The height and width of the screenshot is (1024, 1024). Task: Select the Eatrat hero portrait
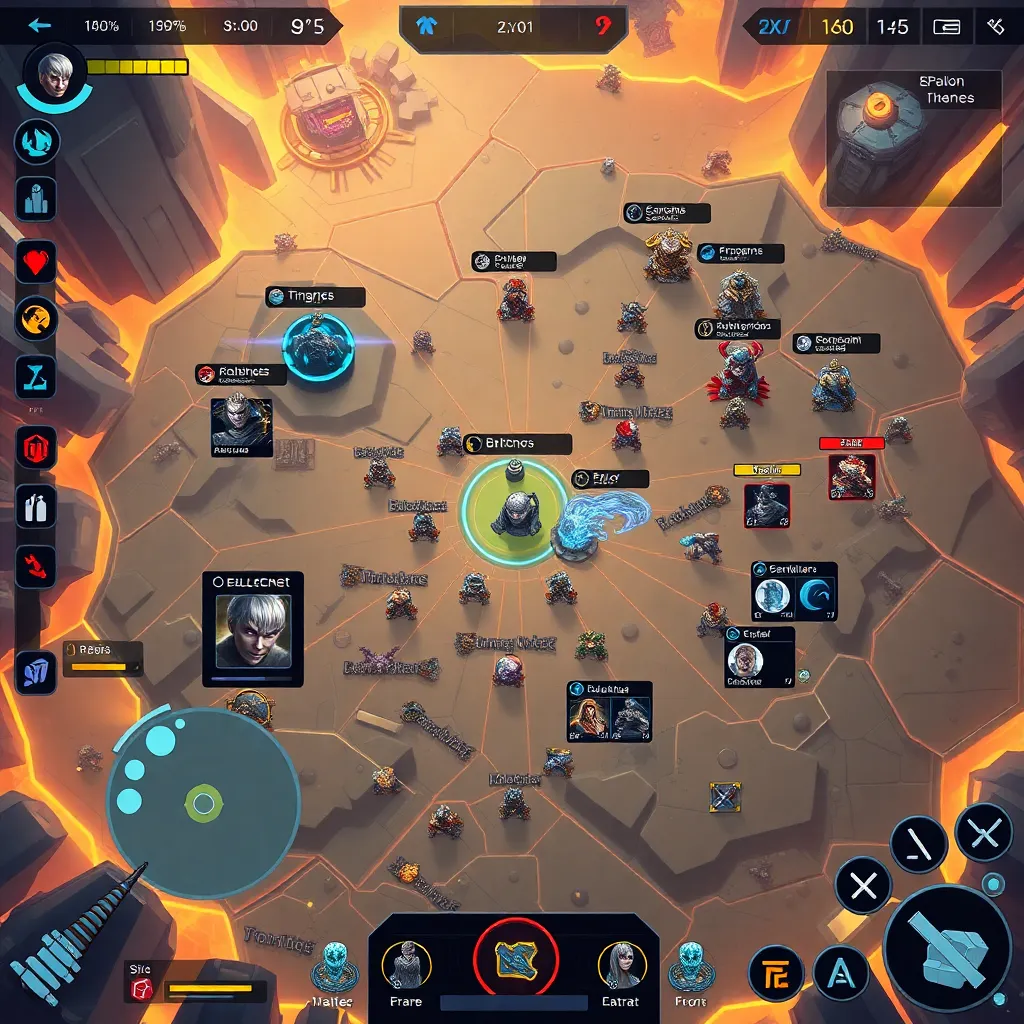(x=621, y=967)
